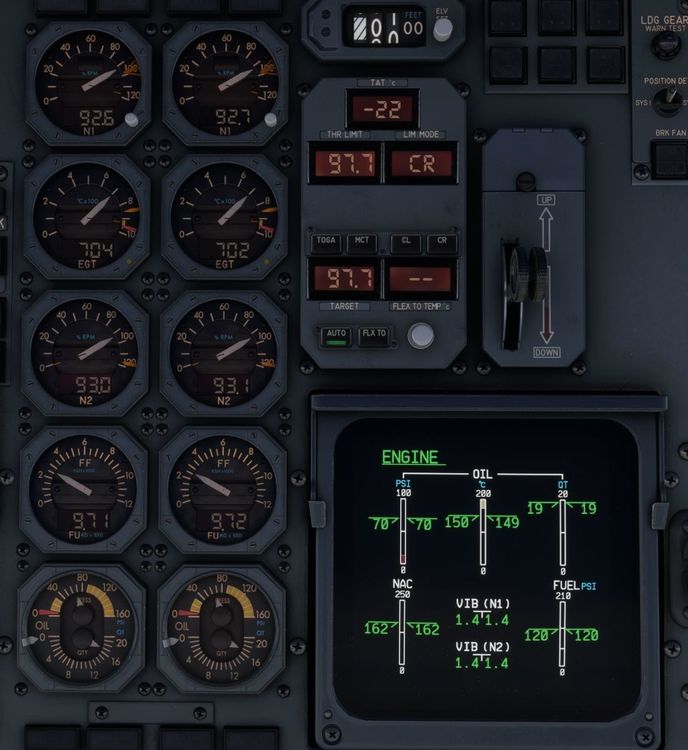
Task: Toggle the AUTO thrust limit button
Action: click(x=336, y=335)
